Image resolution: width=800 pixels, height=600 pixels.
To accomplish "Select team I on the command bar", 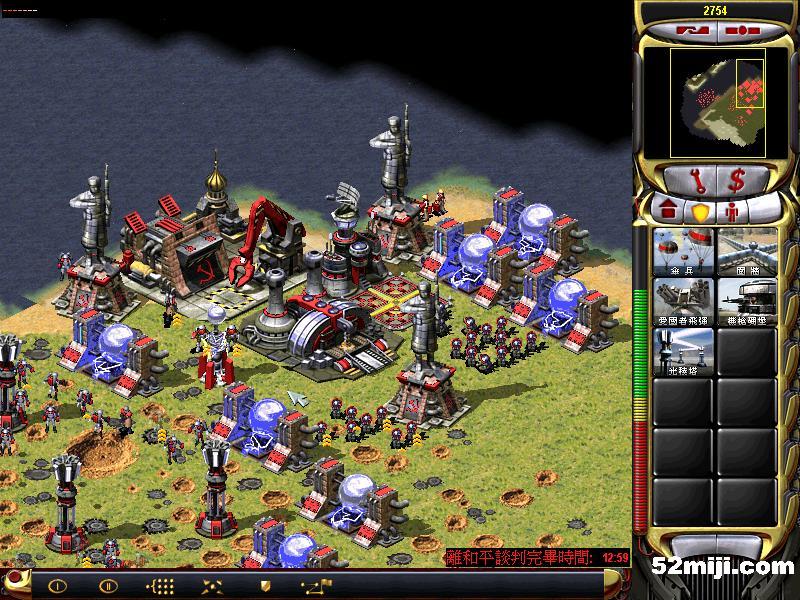I will (58, 585).
